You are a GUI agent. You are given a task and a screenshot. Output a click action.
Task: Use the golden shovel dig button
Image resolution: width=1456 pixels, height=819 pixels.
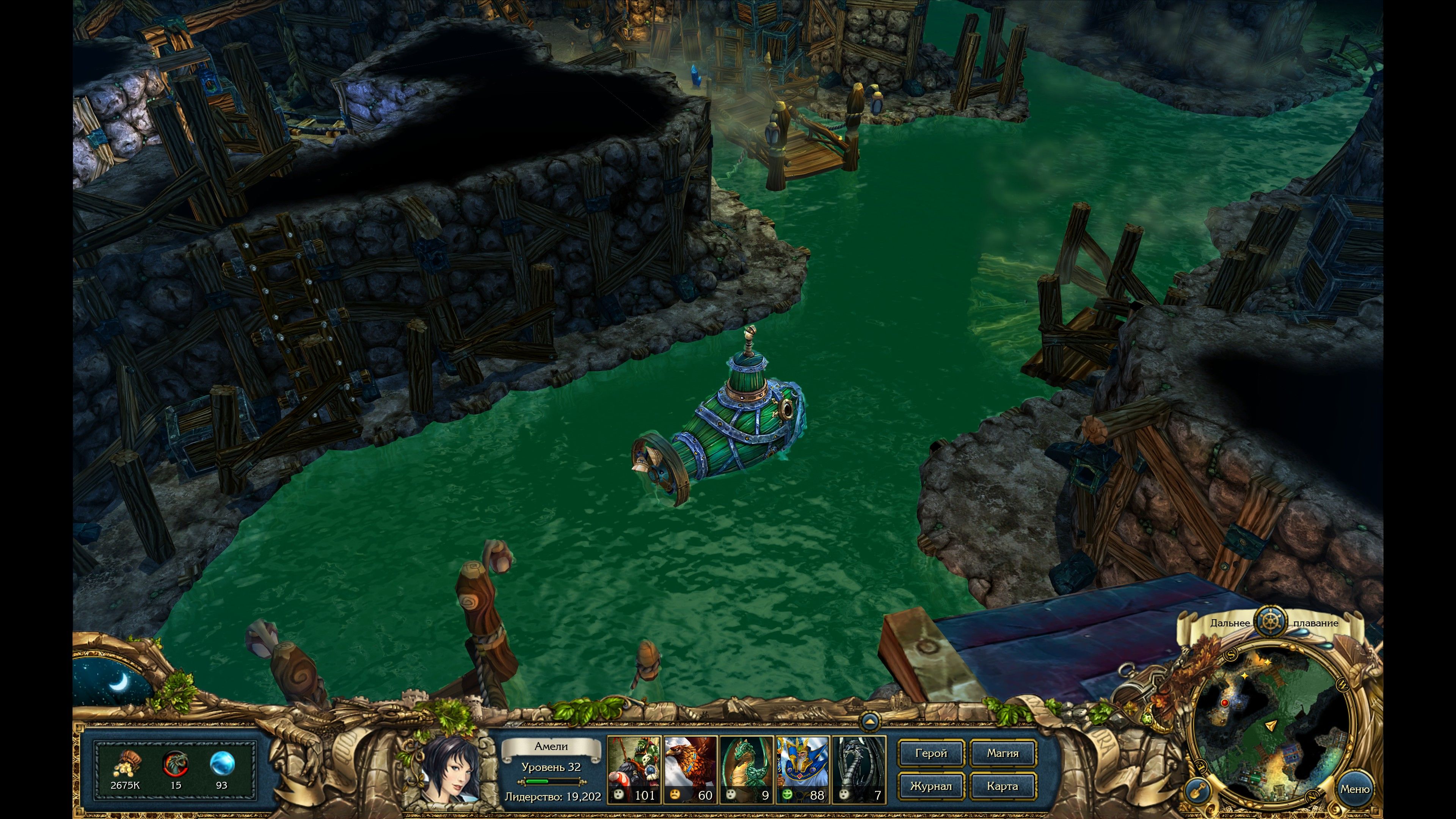click(x=1196, y=789)
